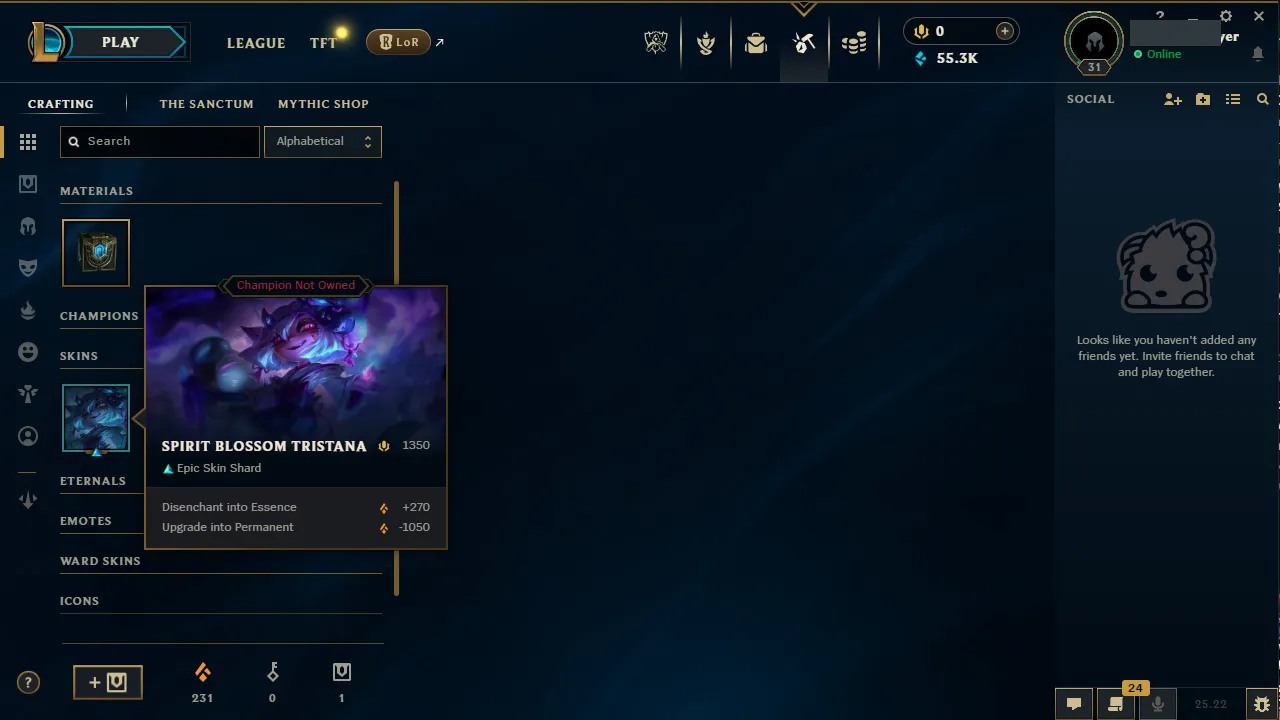Select the grid view of all loot
Screen dimensions: 1280x720
pyautogui.click(x=28, y=142)
